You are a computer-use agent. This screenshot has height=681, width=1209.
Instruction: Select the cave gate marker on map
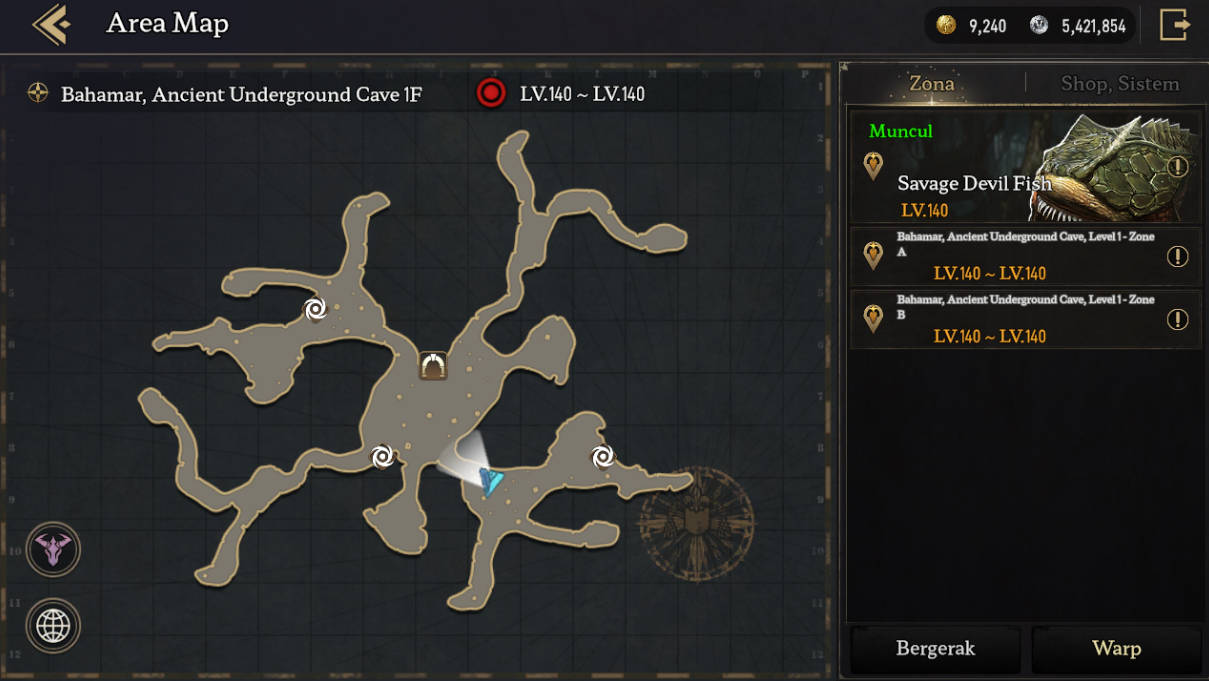click(x=433, y=366)
